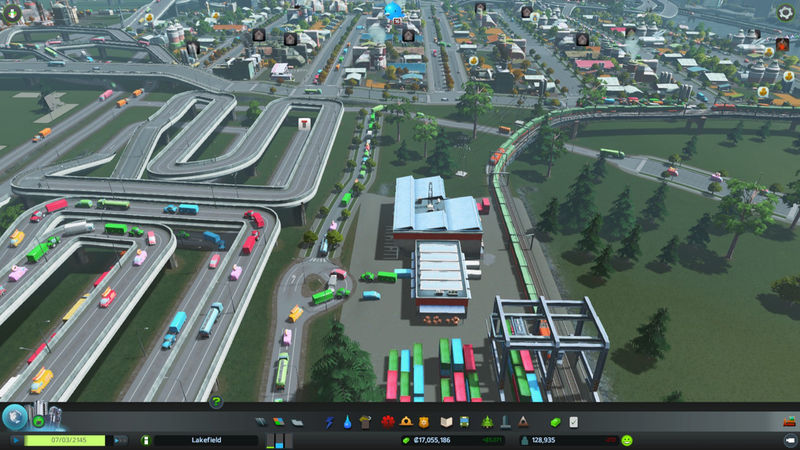800x450 pixels.
Task: Open the Police badge menu
Action: [424, 421]
